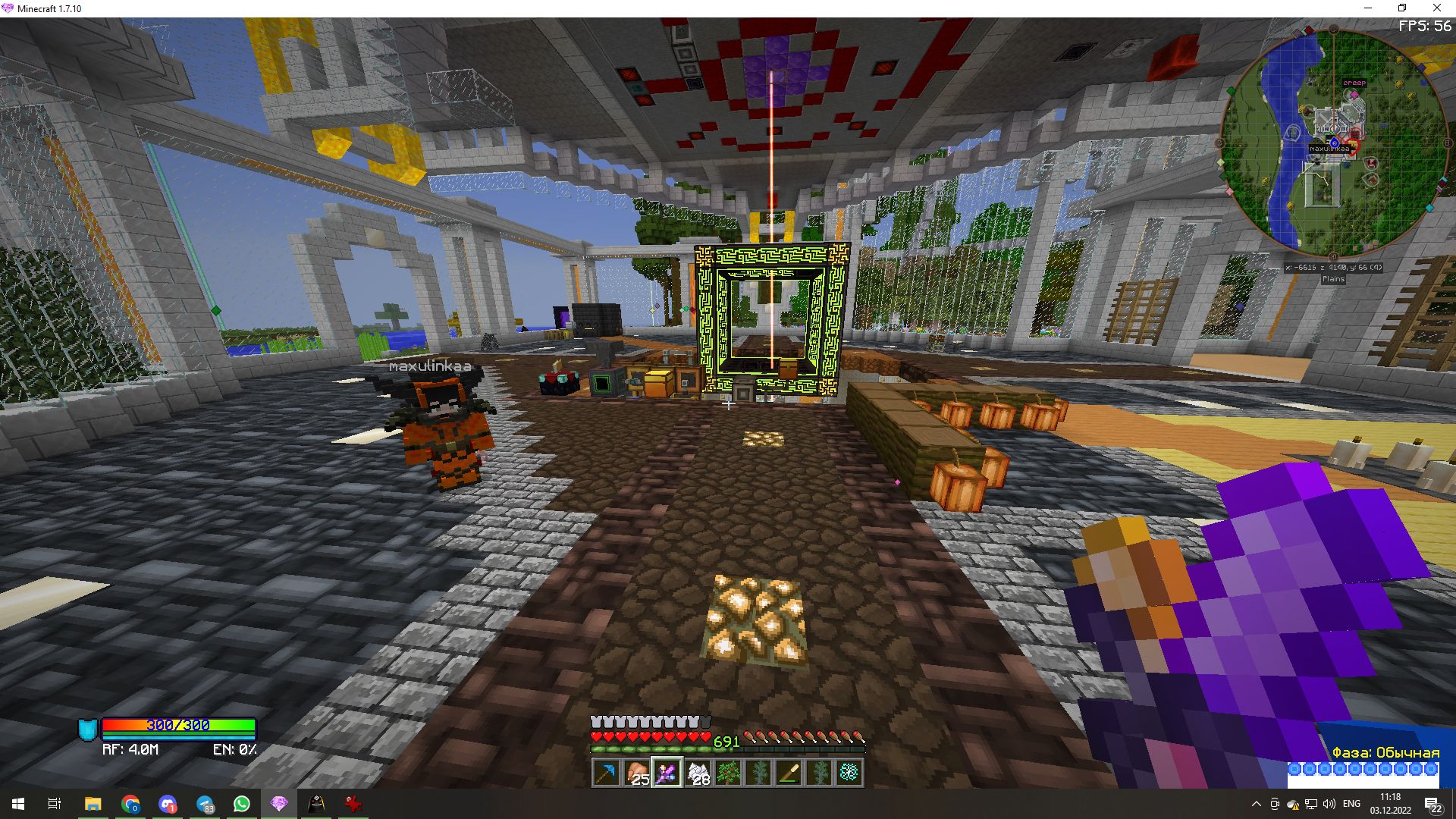Select the blue pickaxe hotbar slot
The width and height of the screenshot is (1456, 819).
pyautogui.click(x=606, y=773)
